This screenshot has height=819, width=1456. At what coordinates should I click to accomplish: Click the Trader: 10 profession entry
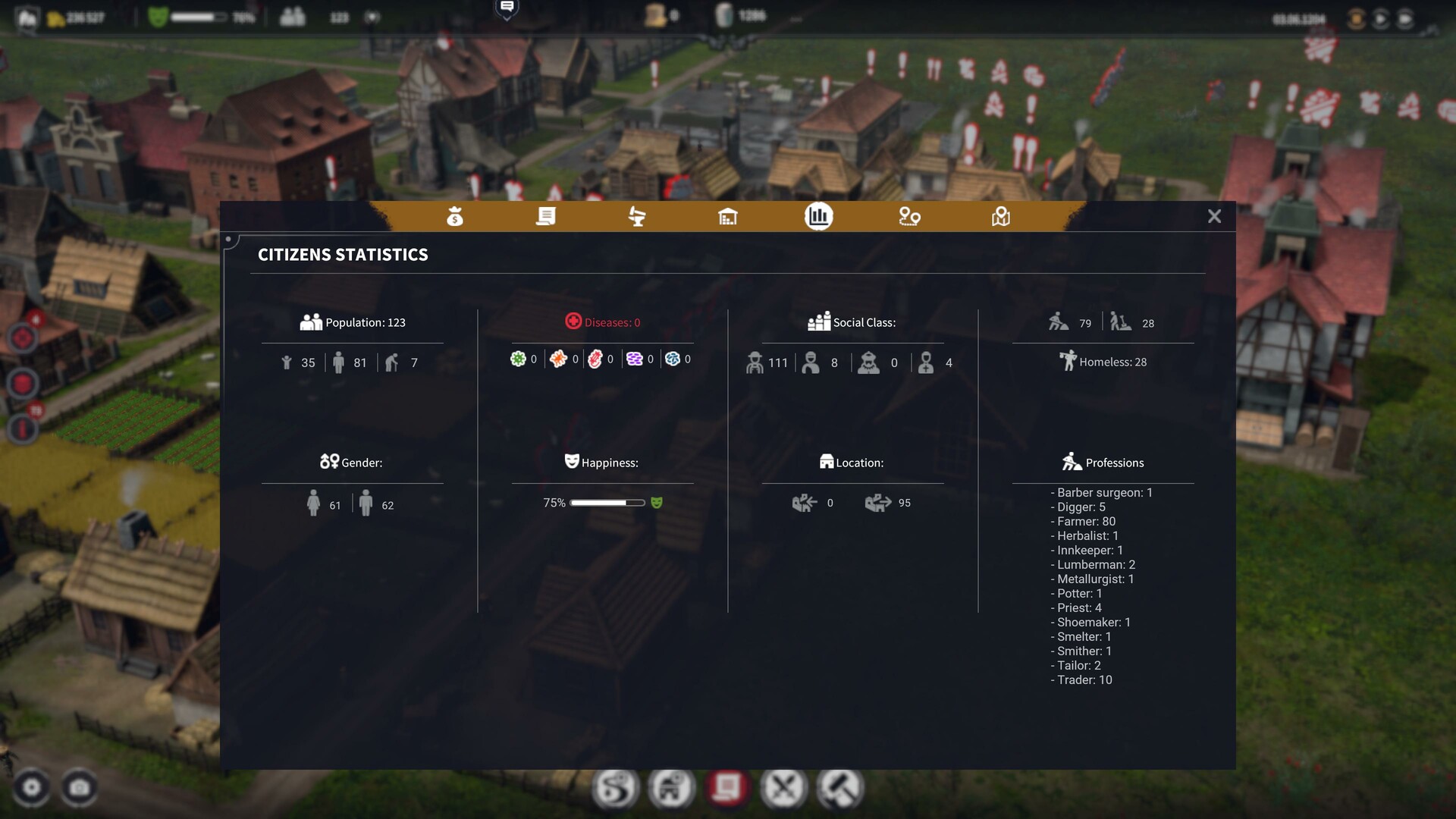[1081, 679]
